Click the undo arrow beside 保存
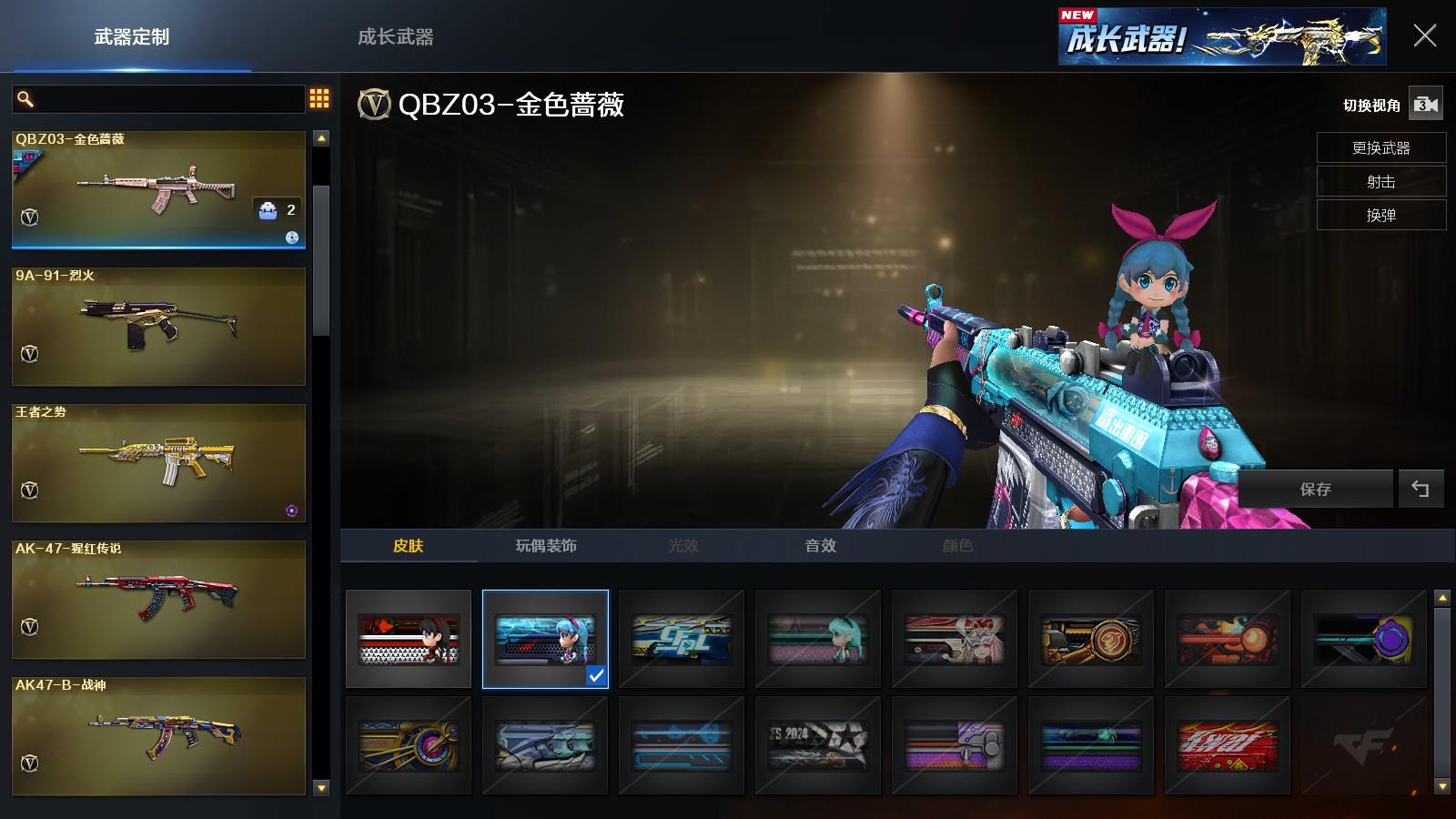Screen dimensions: 1456x819 pos(1421,489)
